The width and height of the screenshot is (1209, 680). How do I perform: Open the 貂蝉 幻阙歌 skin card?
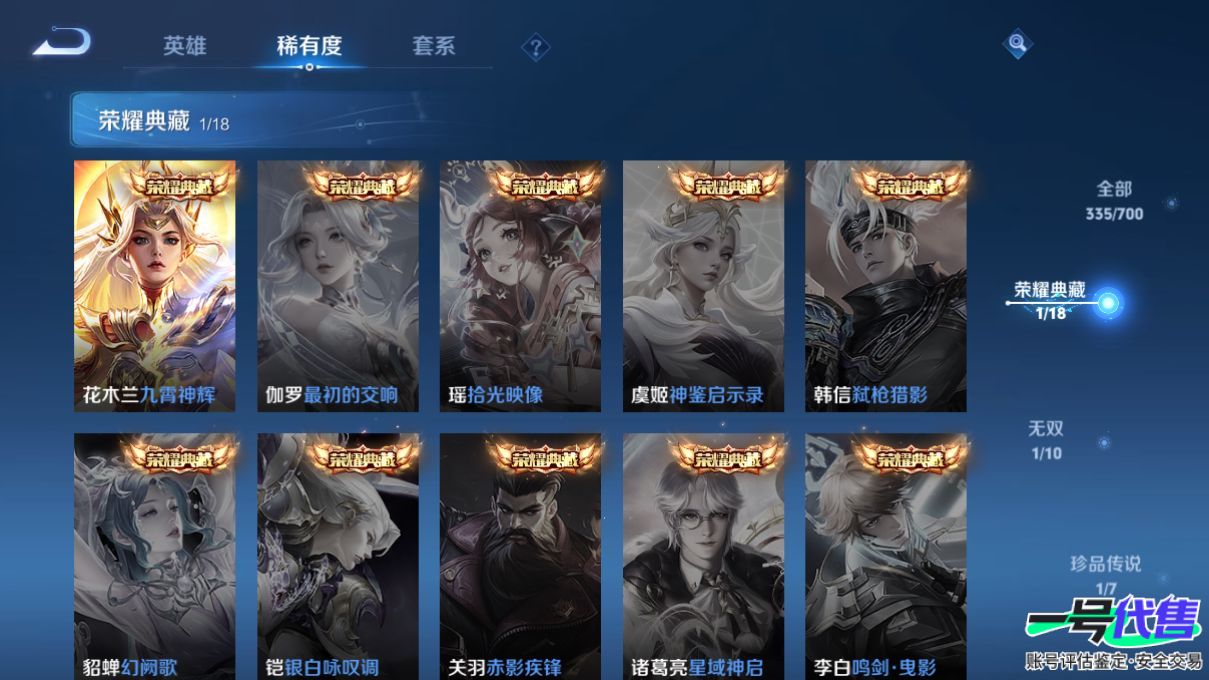[155, 556]
